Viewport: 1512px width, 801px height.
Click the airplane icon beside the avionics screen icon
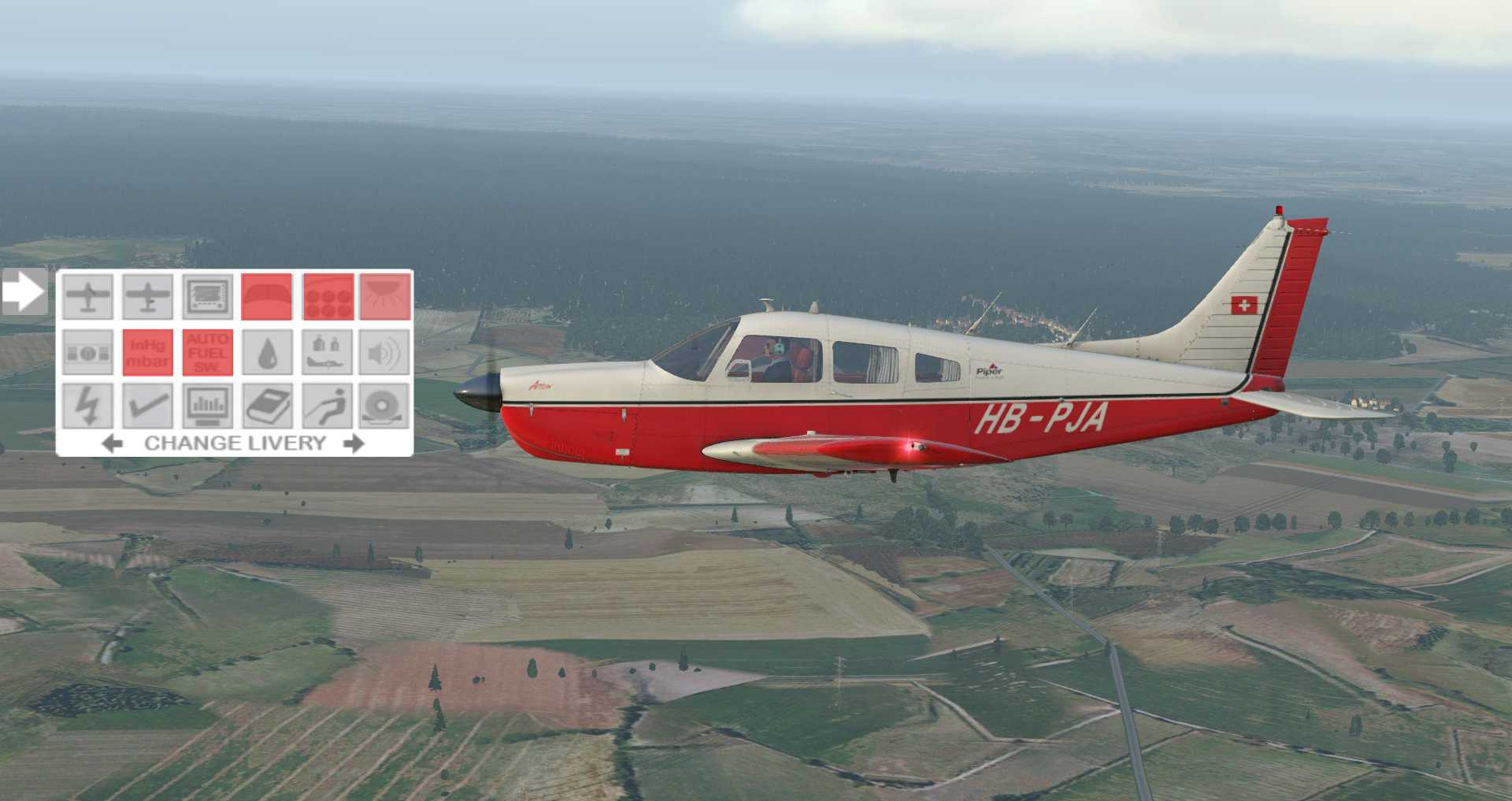[x=147, y=297]
